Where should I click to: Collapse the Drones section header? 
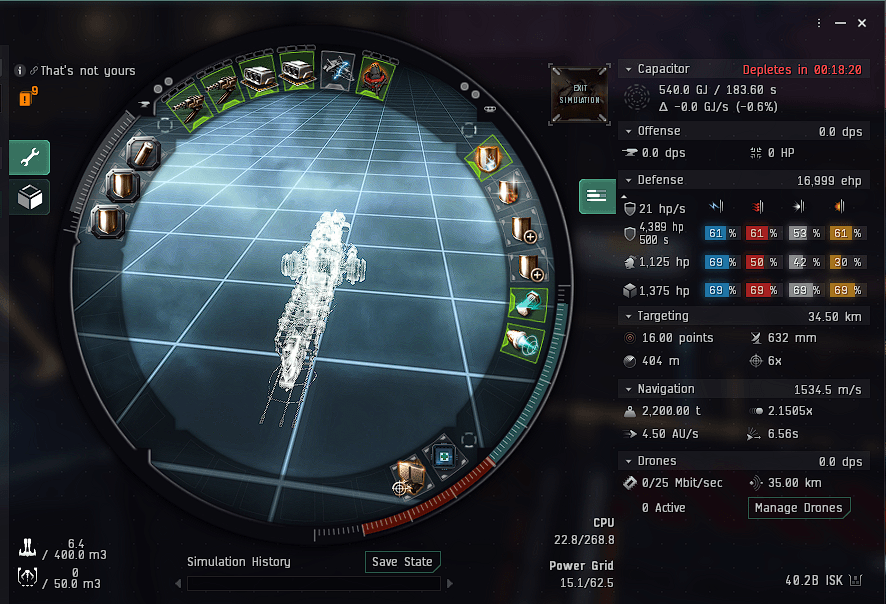pyautogui.click(x=628, y=461)
